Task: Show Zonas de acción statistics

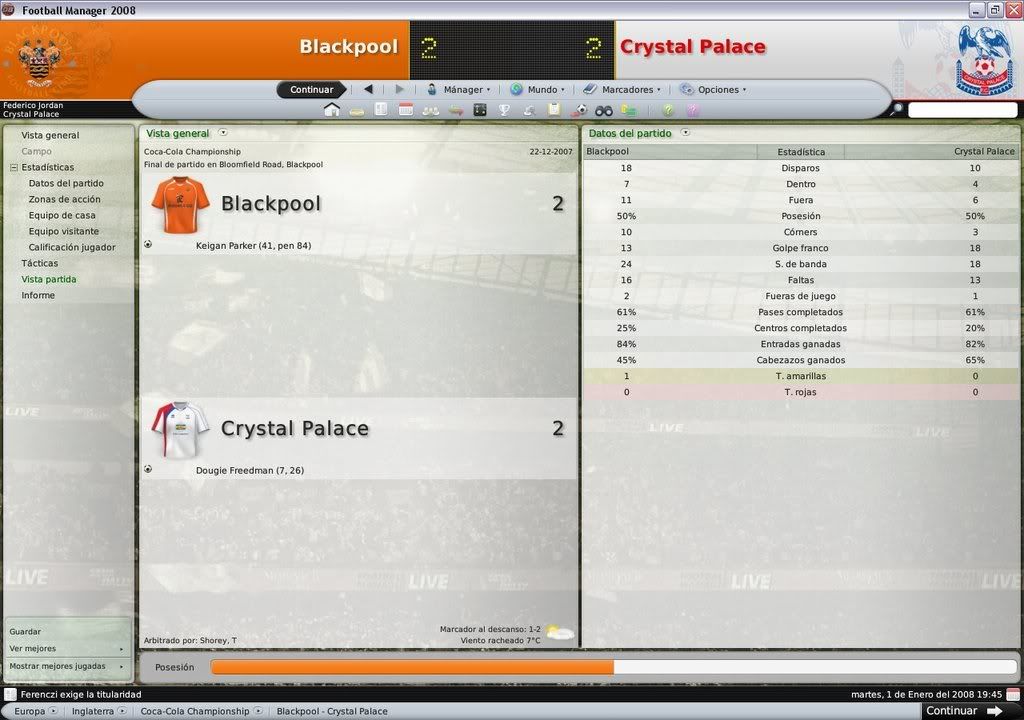Action: pos(64,199)
